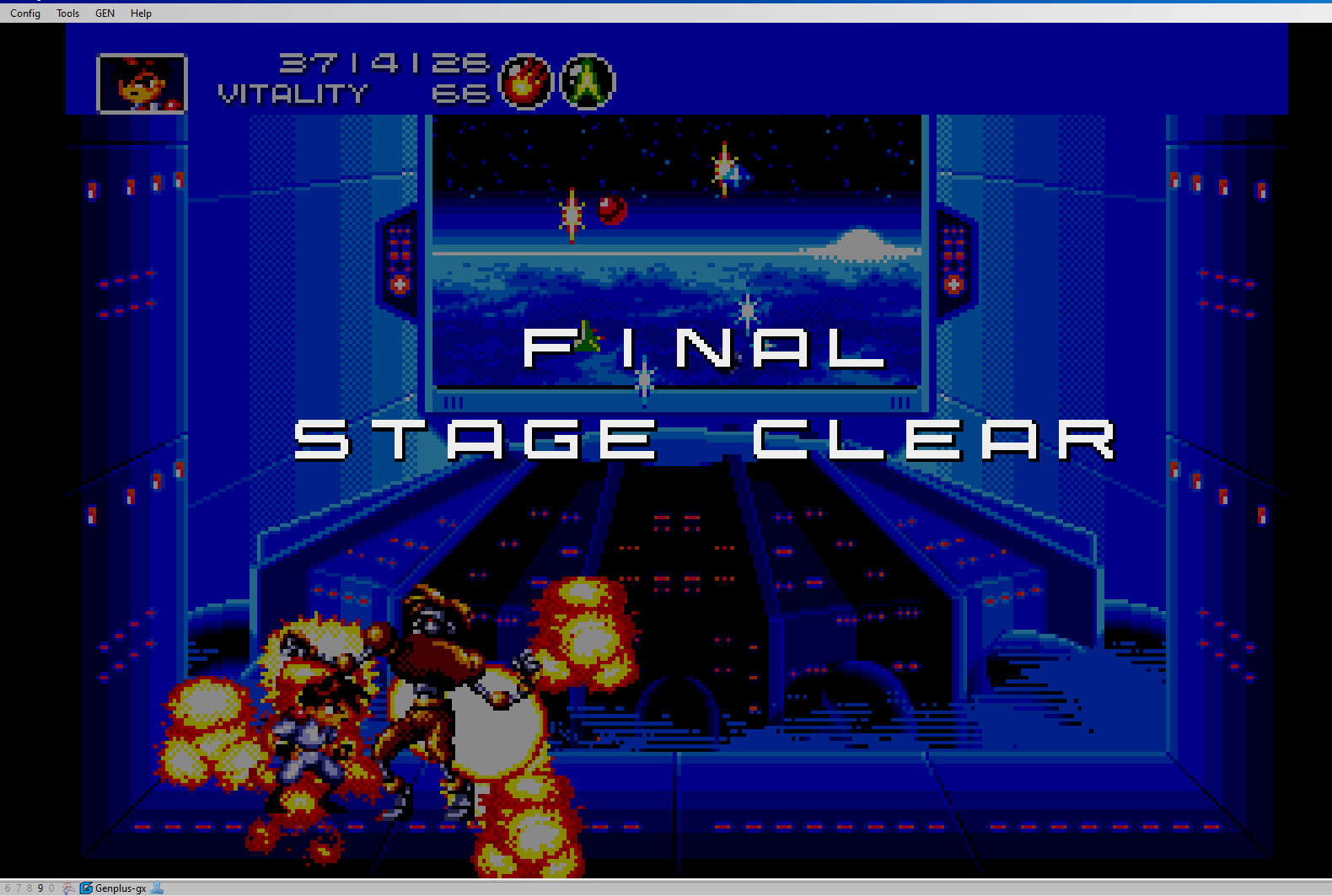This screenshot has height=896, width=1332.
Task: Click the player character portrait
Action: click(142, 83)
